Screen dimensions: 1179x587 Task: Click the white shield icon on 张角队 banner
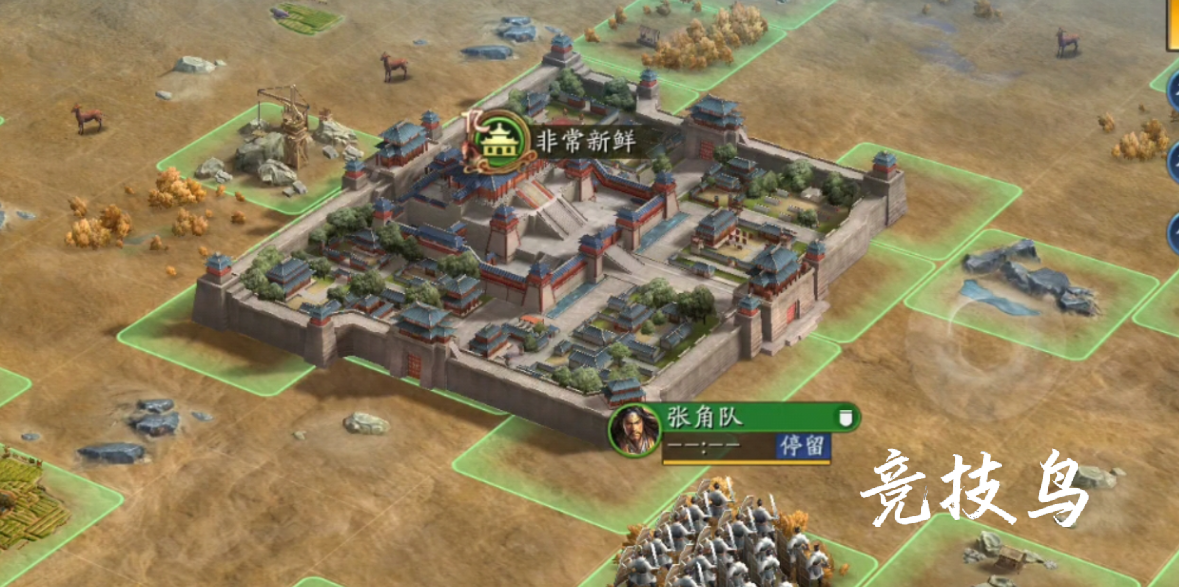[845, 418]
